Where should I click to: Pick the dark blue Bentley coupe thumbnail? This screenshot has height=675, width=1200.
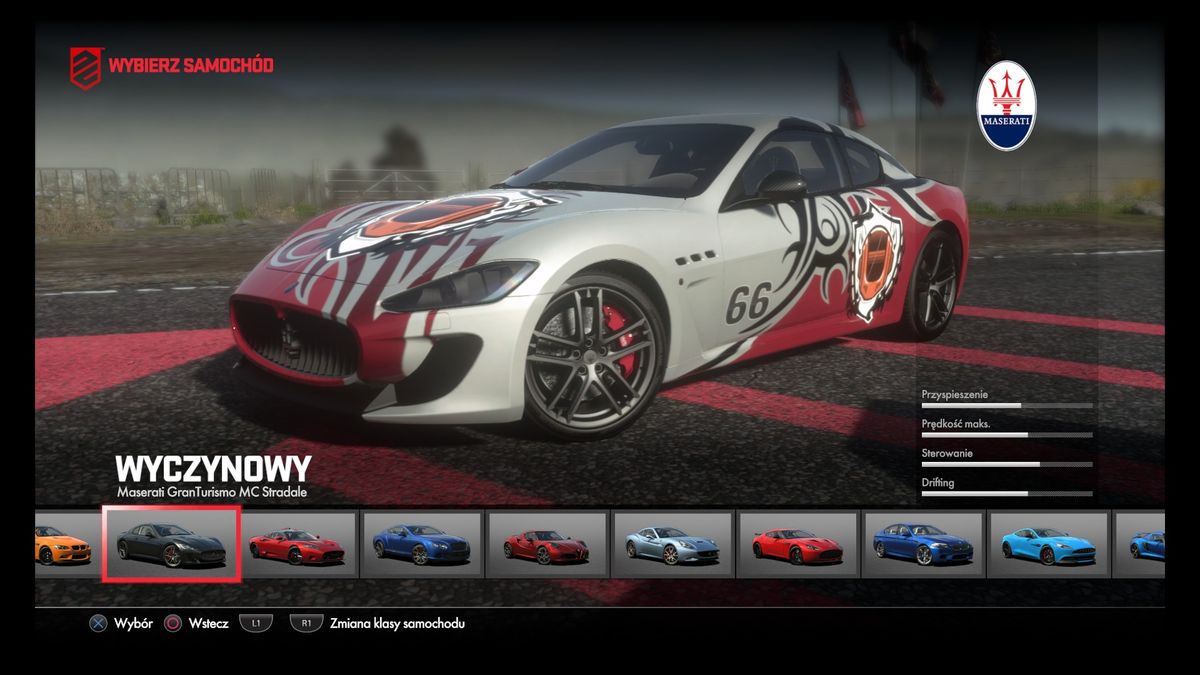421,545
